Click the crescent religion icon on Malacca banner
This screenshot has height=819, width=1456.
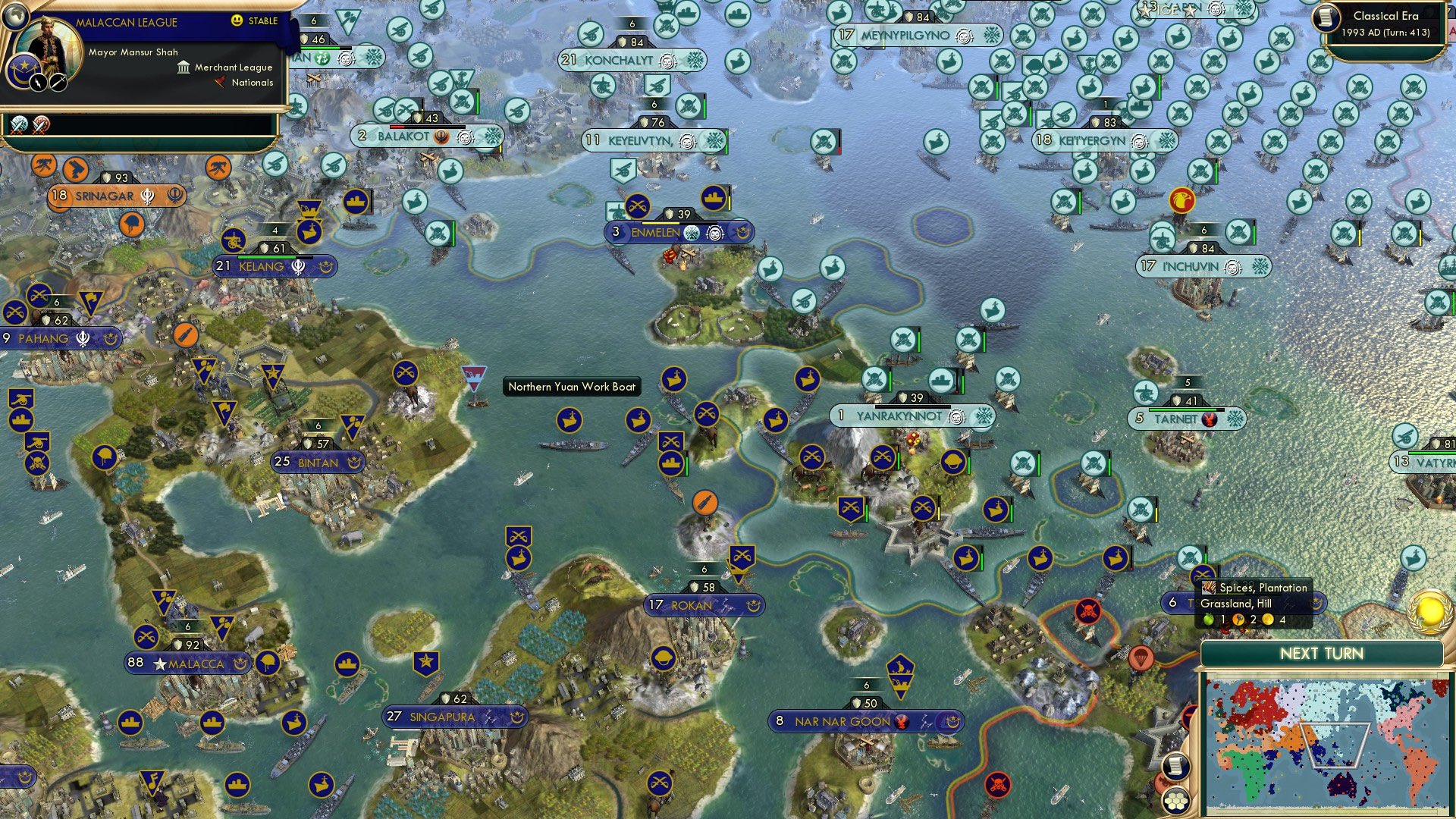coord(240,664)
